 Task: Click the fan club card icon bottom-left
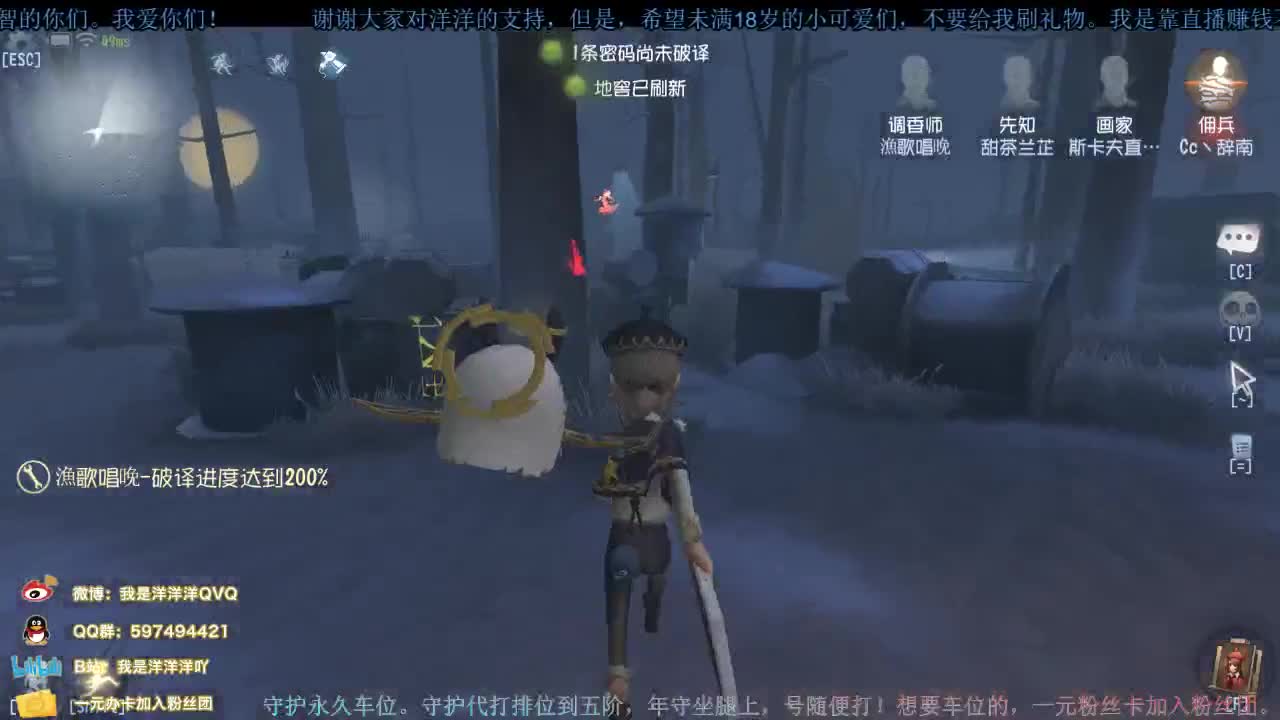34,701
